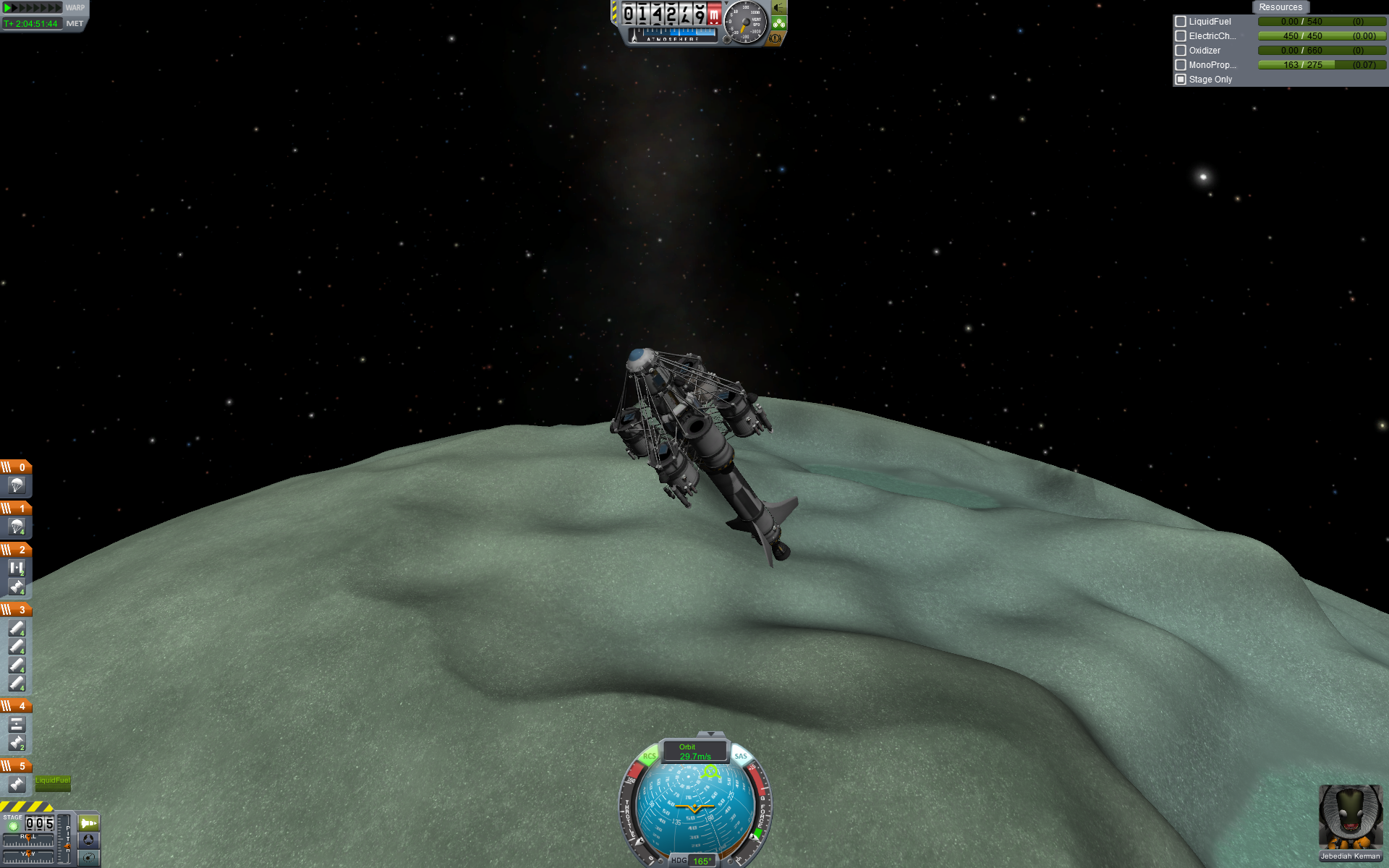
Task: Toggle the SAS indicator on the navball
Action: [741, 757]
